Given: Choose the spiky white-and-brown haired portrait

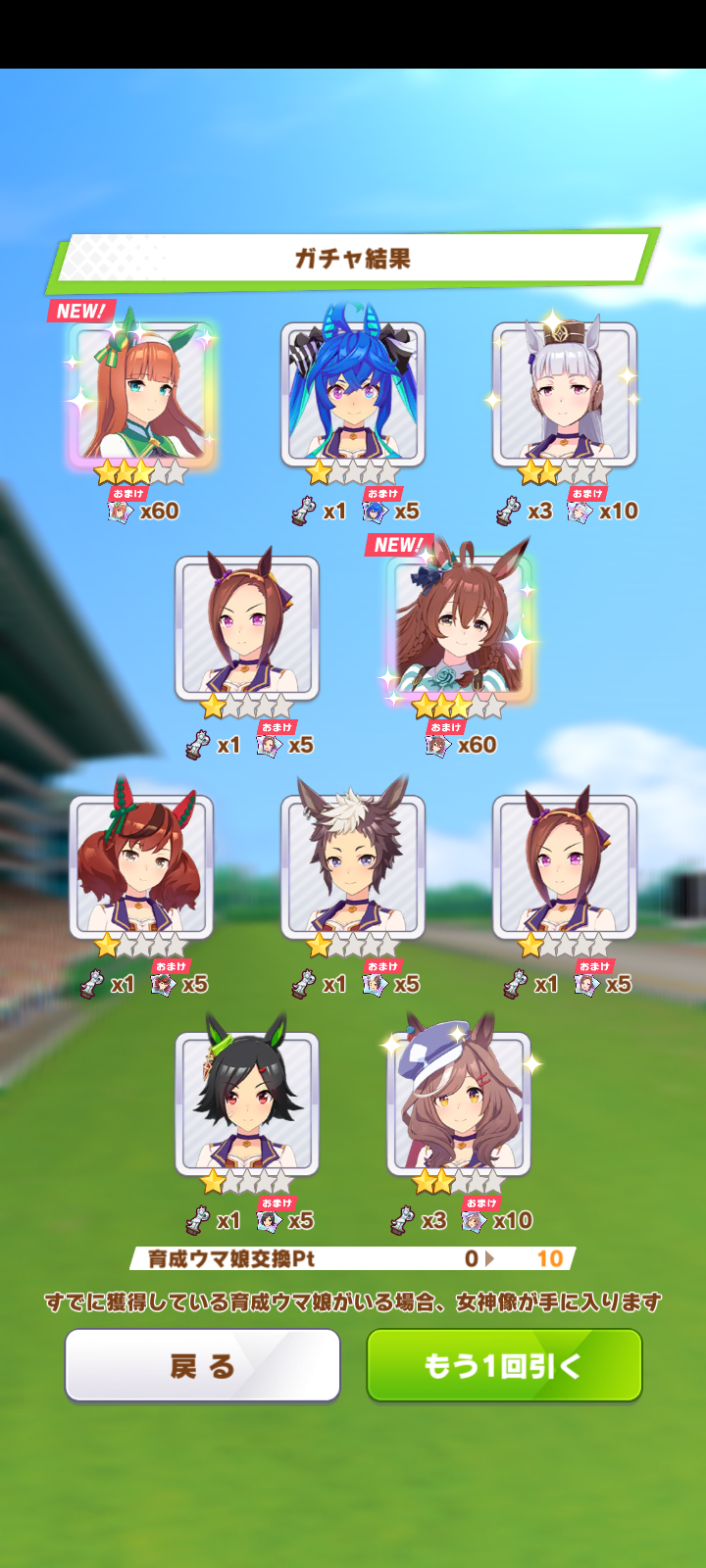Looking at the screenshot, I should (353, 867).
